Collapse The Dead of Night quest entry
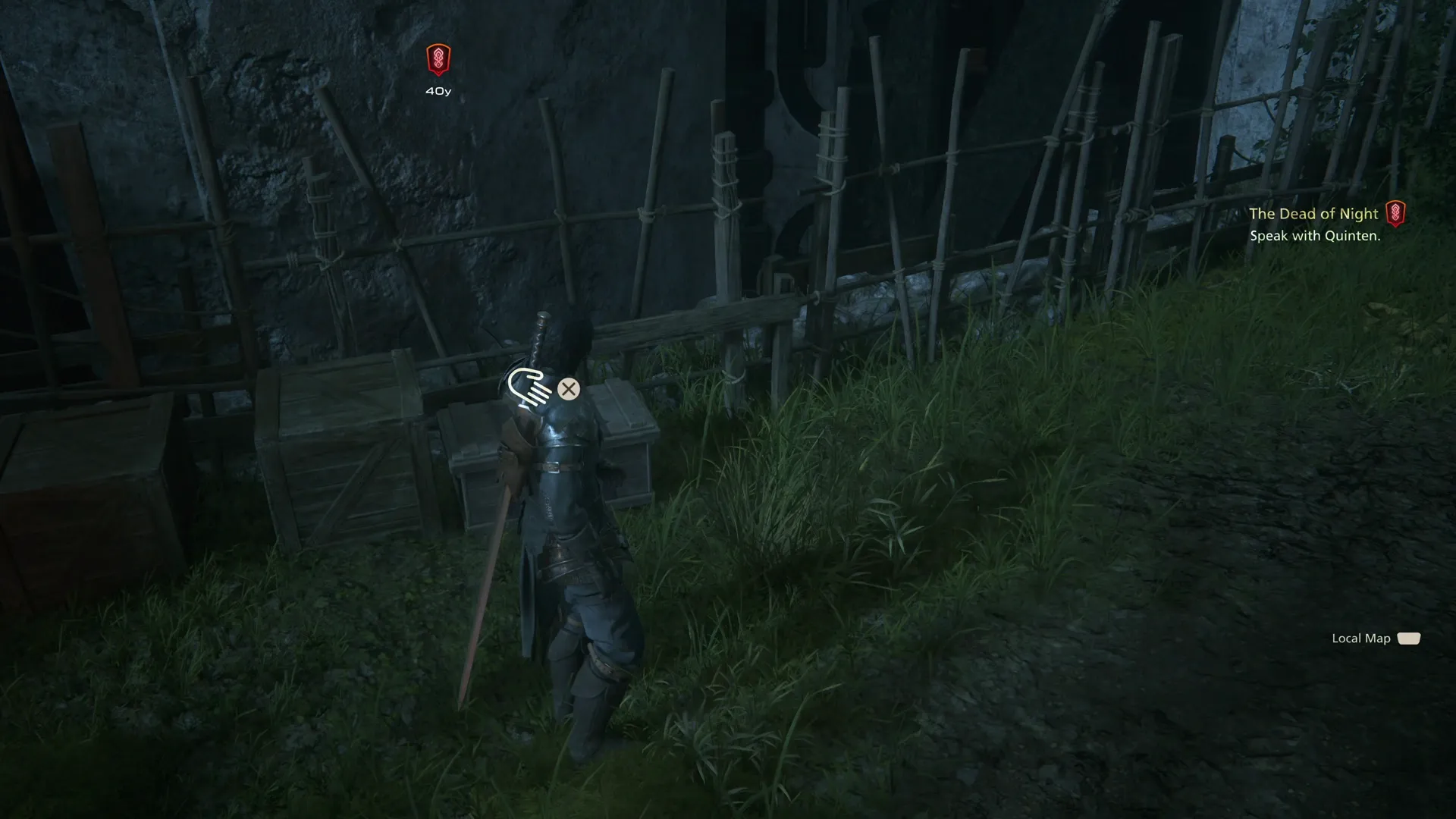The image size is (1456, 819). point(1313,214)
